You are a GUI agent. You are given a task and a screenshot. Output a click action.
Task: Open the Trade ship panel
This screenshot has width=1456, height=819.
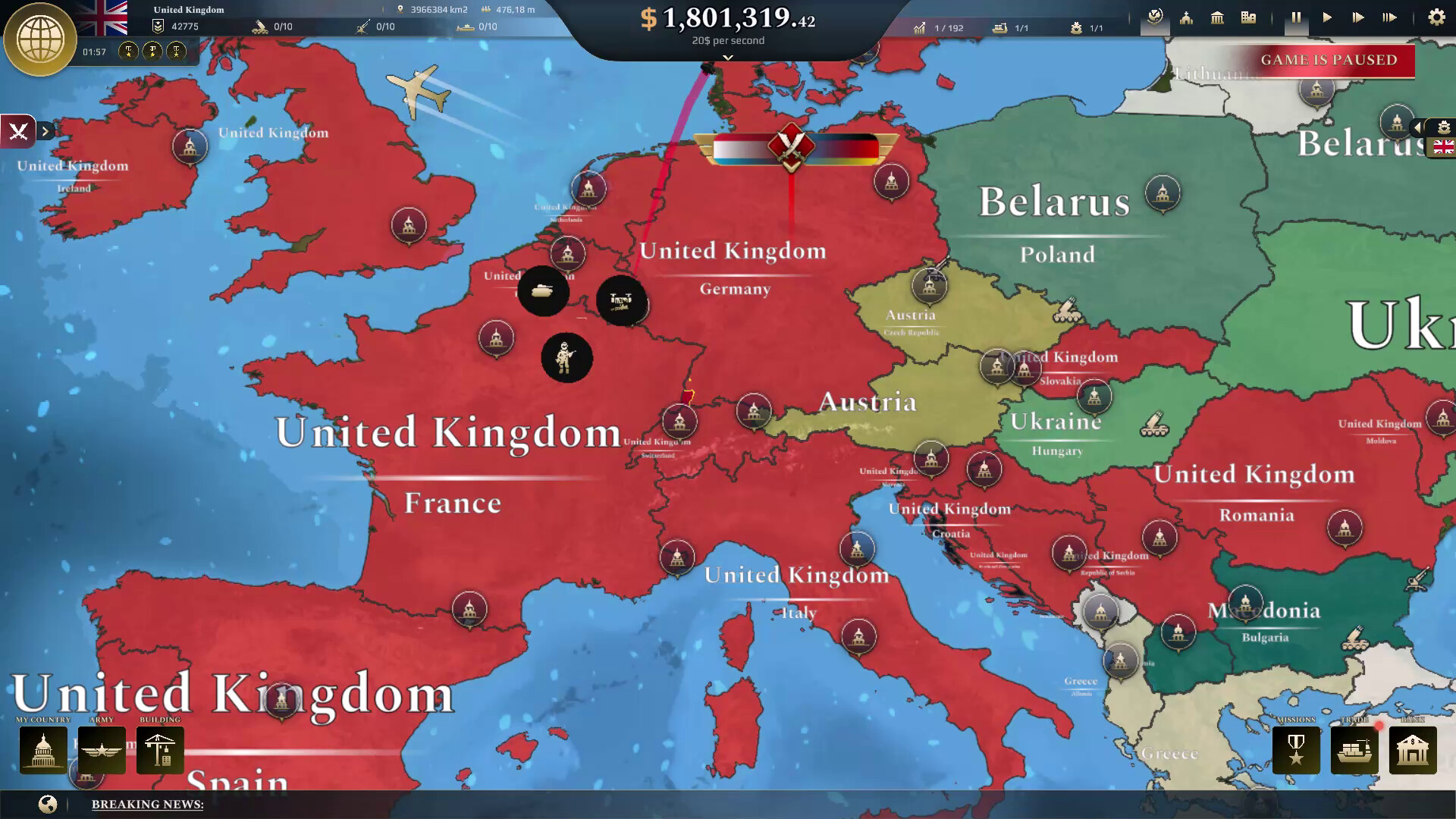(x=1354, y=751)
